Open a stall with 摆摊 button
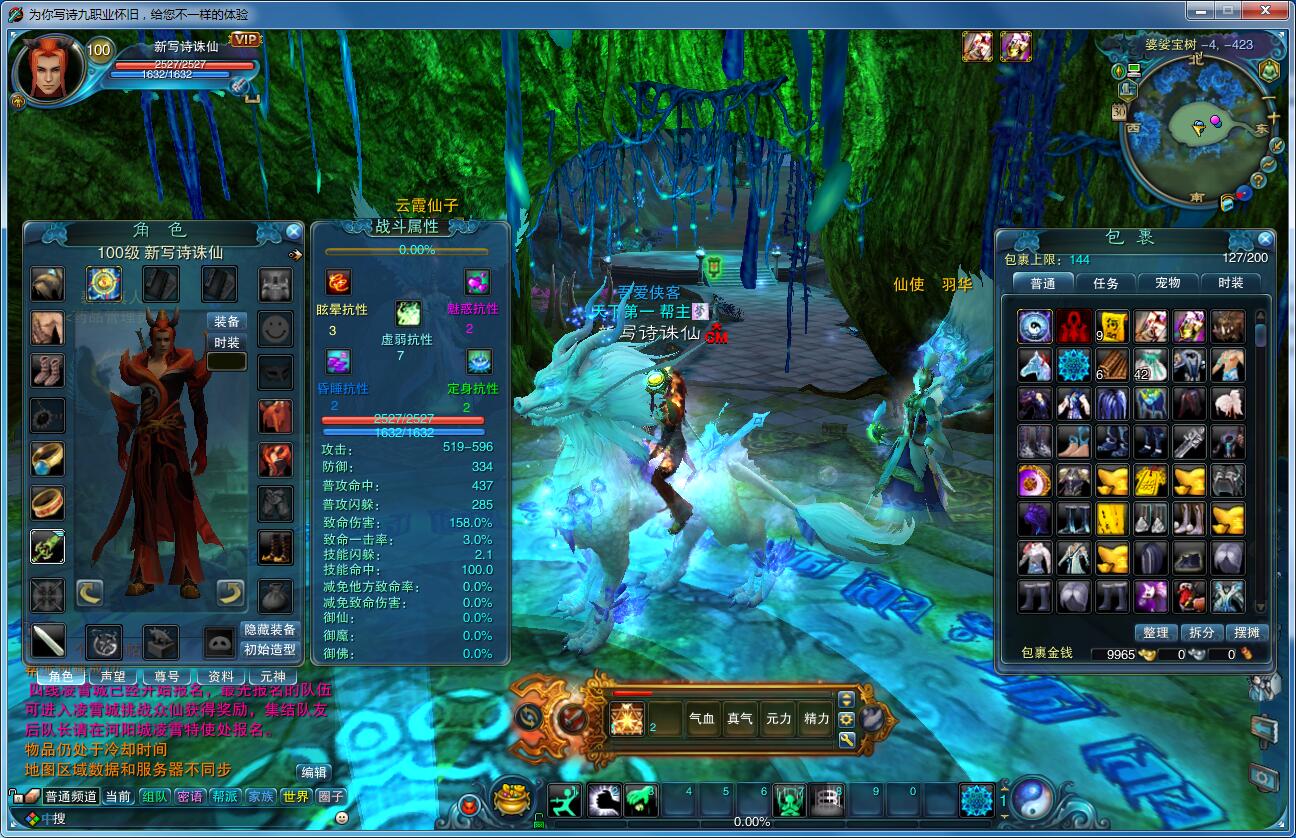The image size is (1296, 838). point(1247,632)
